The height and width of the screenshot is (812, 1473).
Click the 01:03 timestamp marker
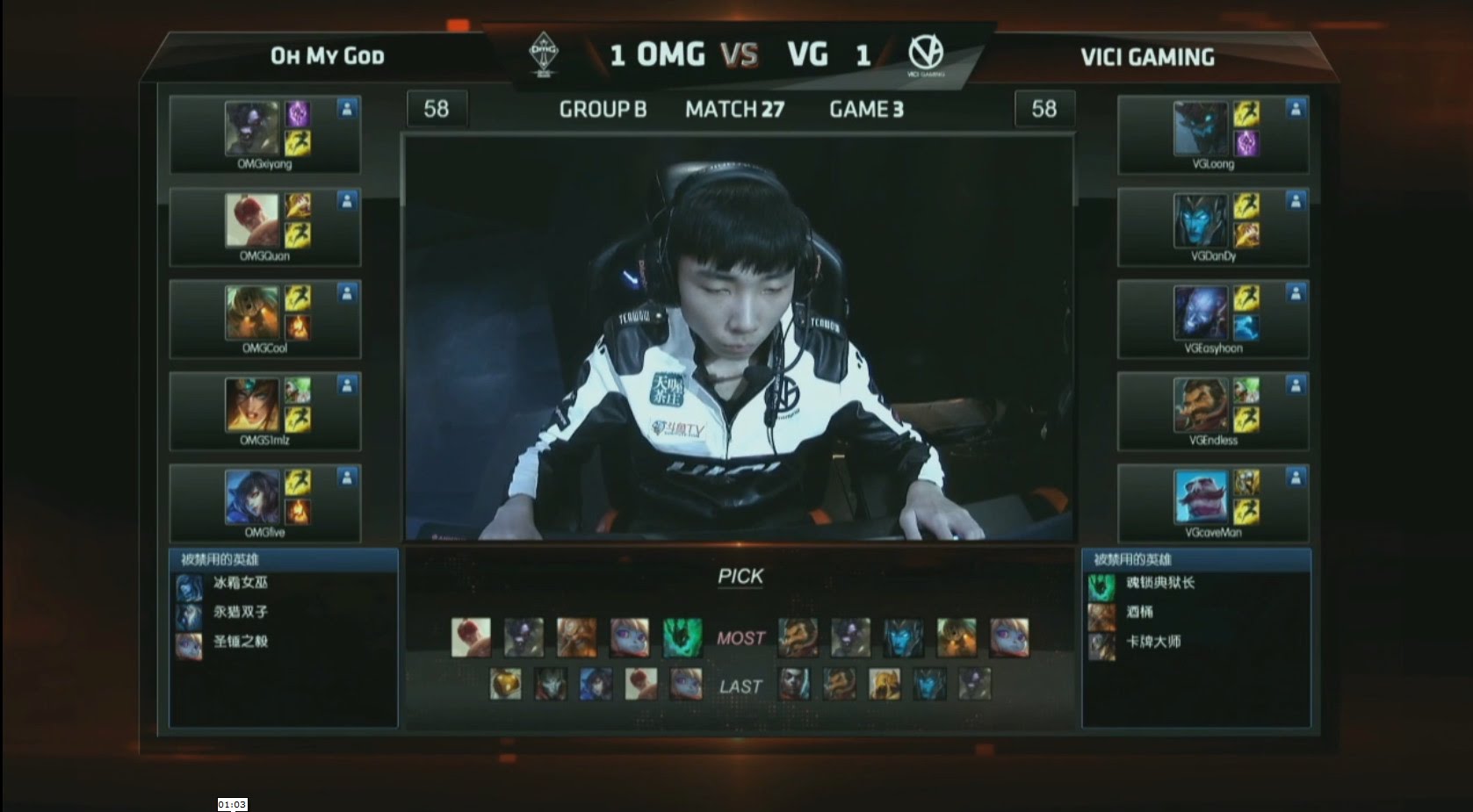tap(232, 803)
